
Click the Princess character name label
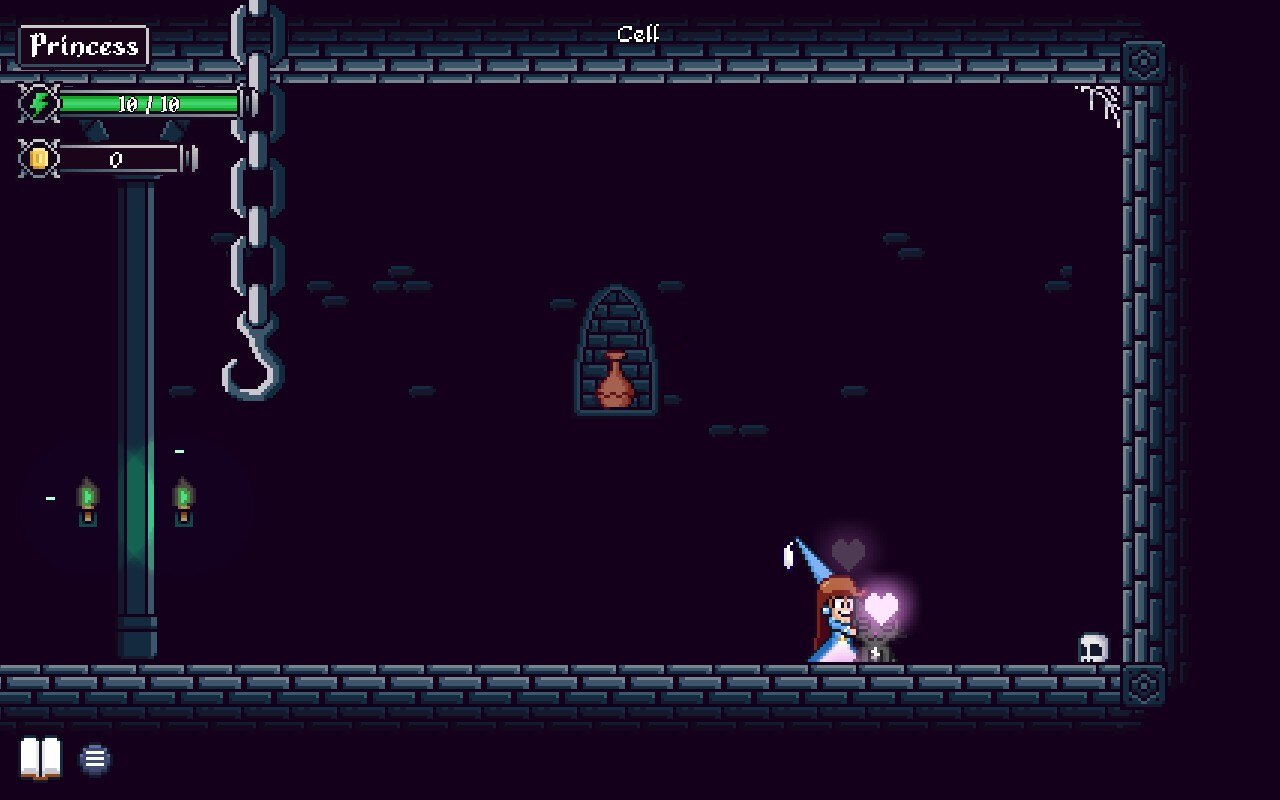click(84, 46)
